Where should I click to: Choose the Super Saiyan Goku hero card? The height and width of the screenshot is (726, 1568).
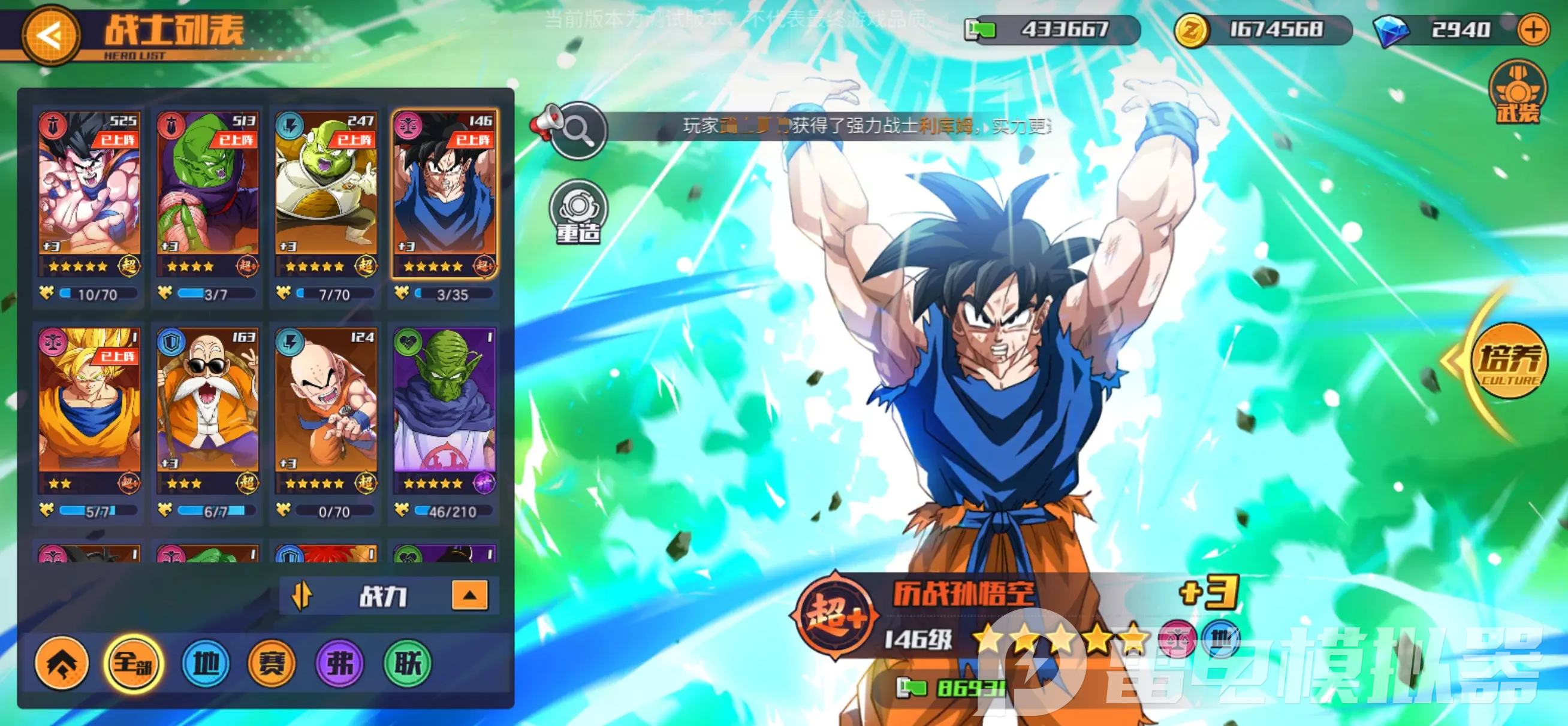(89, 410)
